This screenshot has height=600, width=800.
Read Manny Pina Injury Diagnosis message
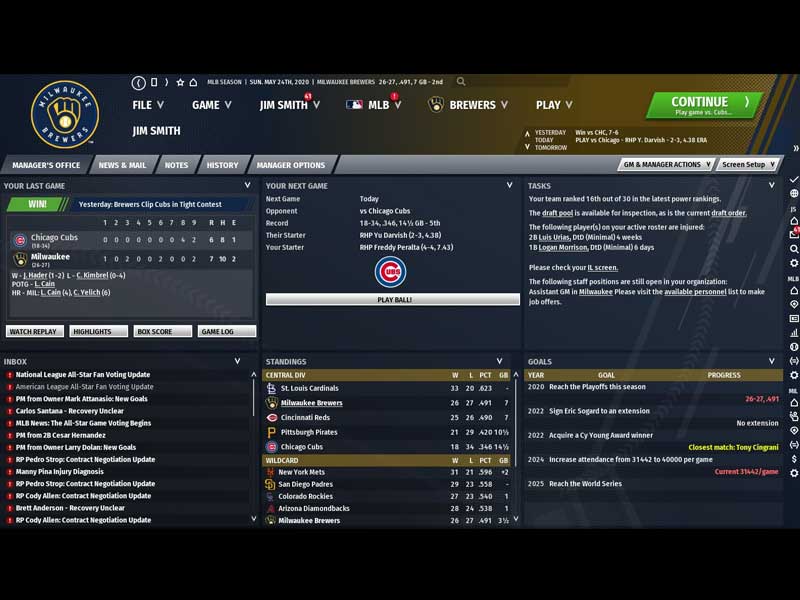tap(59, 471)
